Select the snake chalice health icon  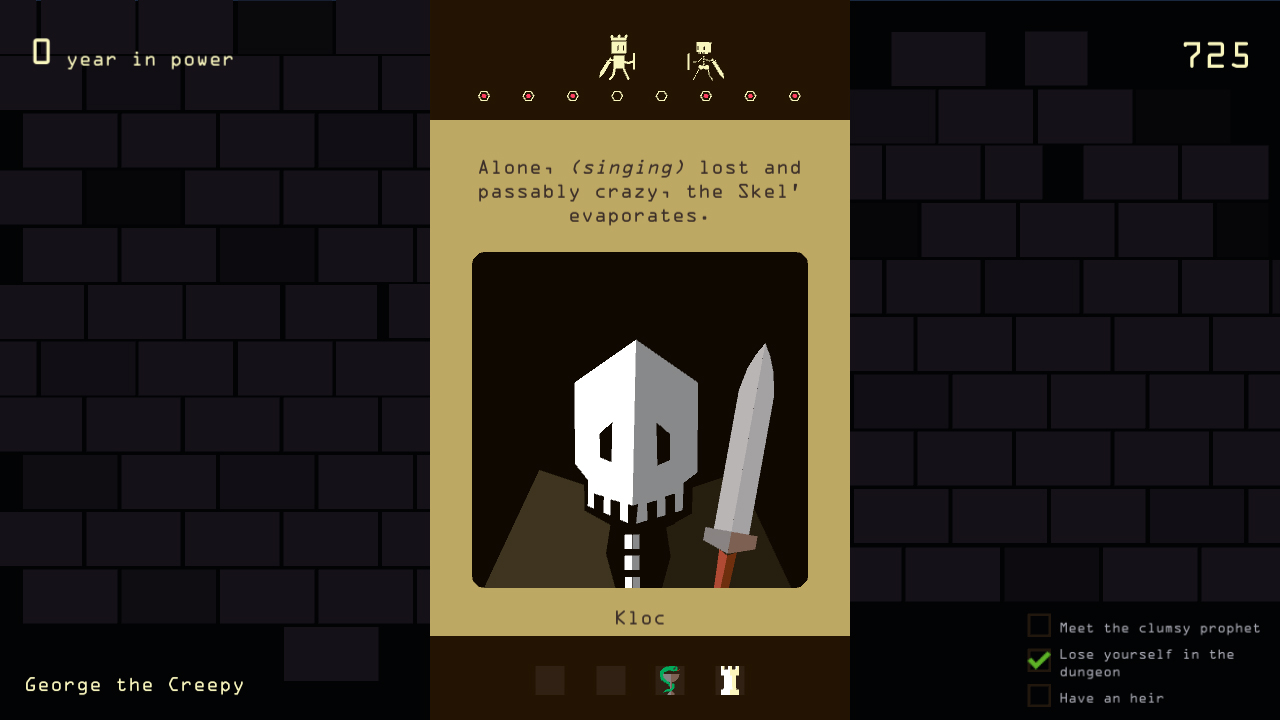[x=670, y=680]
